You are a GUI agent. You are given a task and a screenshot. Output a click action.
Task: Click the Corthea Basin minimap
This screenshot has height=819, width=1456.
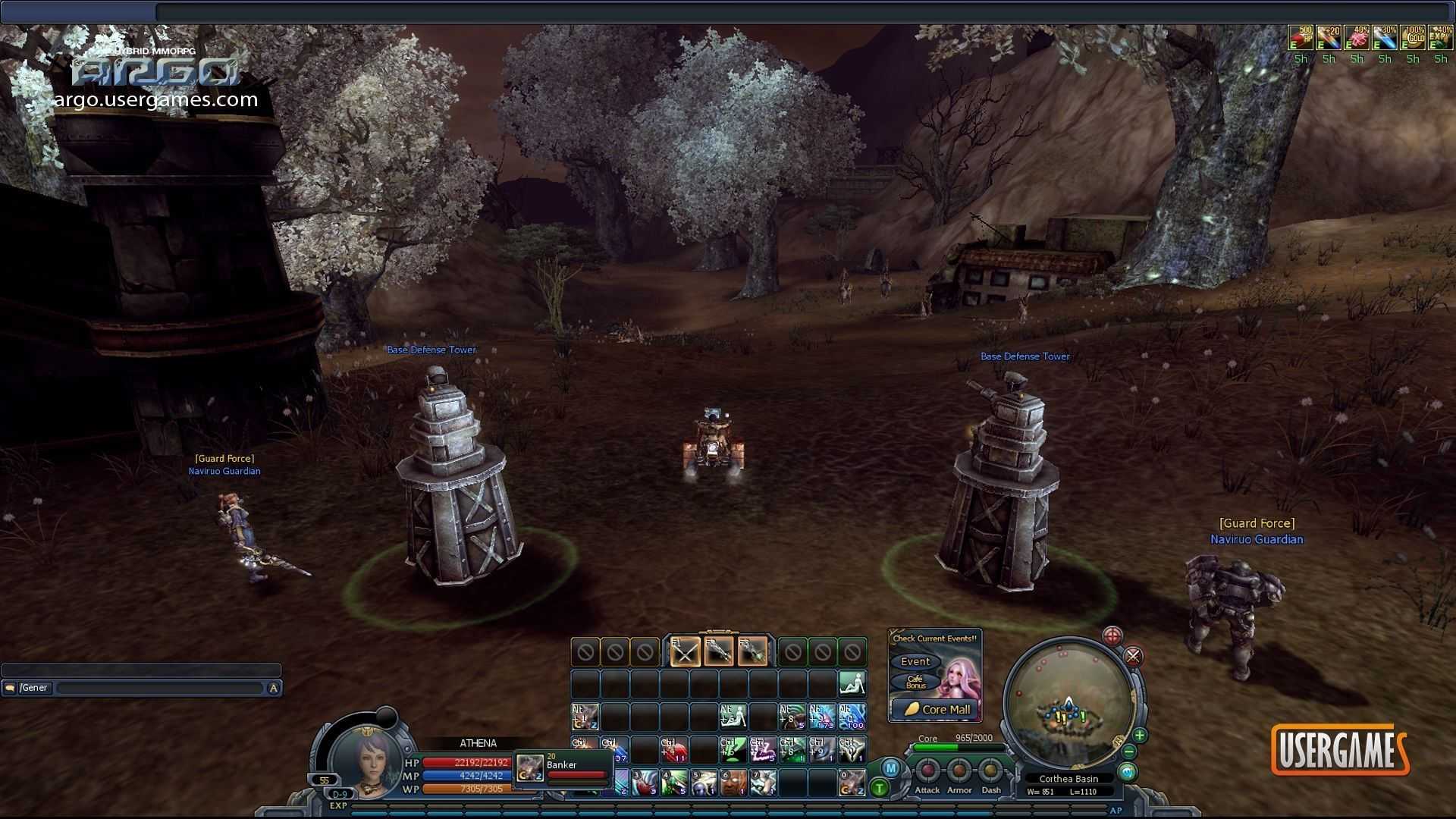1068,704
